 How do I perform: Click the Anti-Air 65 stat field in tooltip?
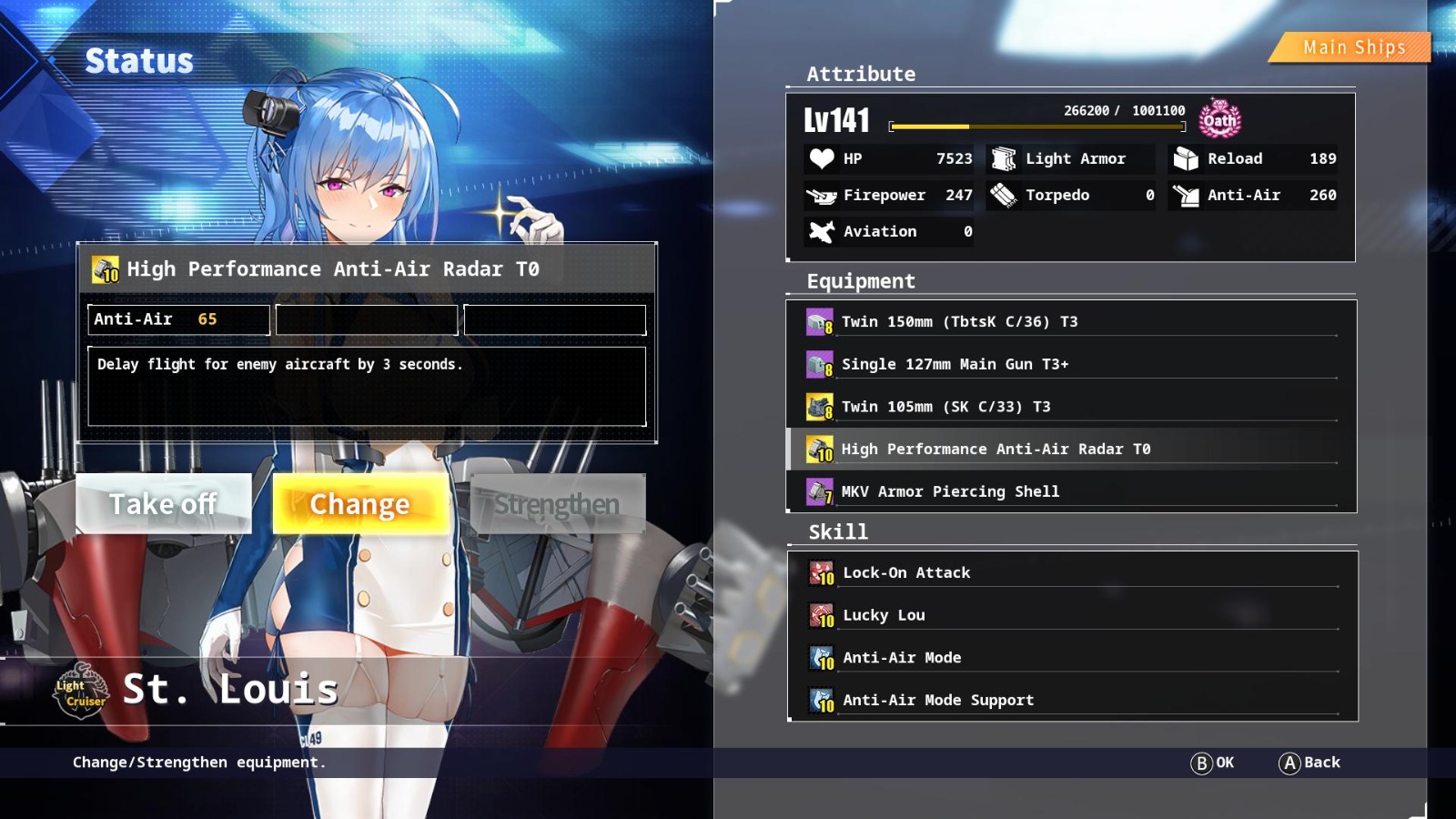[177, 319]
